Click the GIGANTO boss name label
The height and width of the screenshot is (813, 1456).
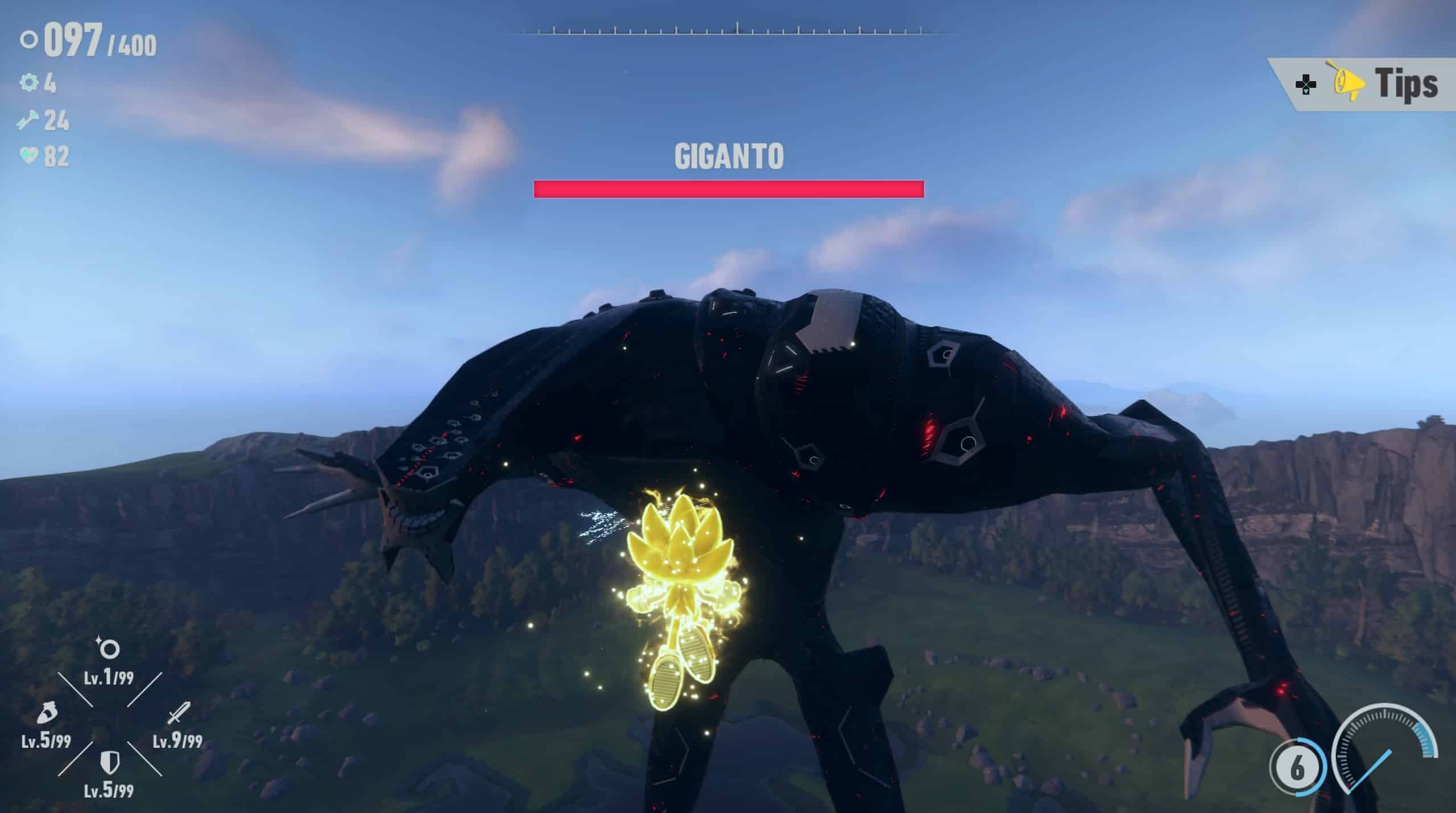point(729,155)
